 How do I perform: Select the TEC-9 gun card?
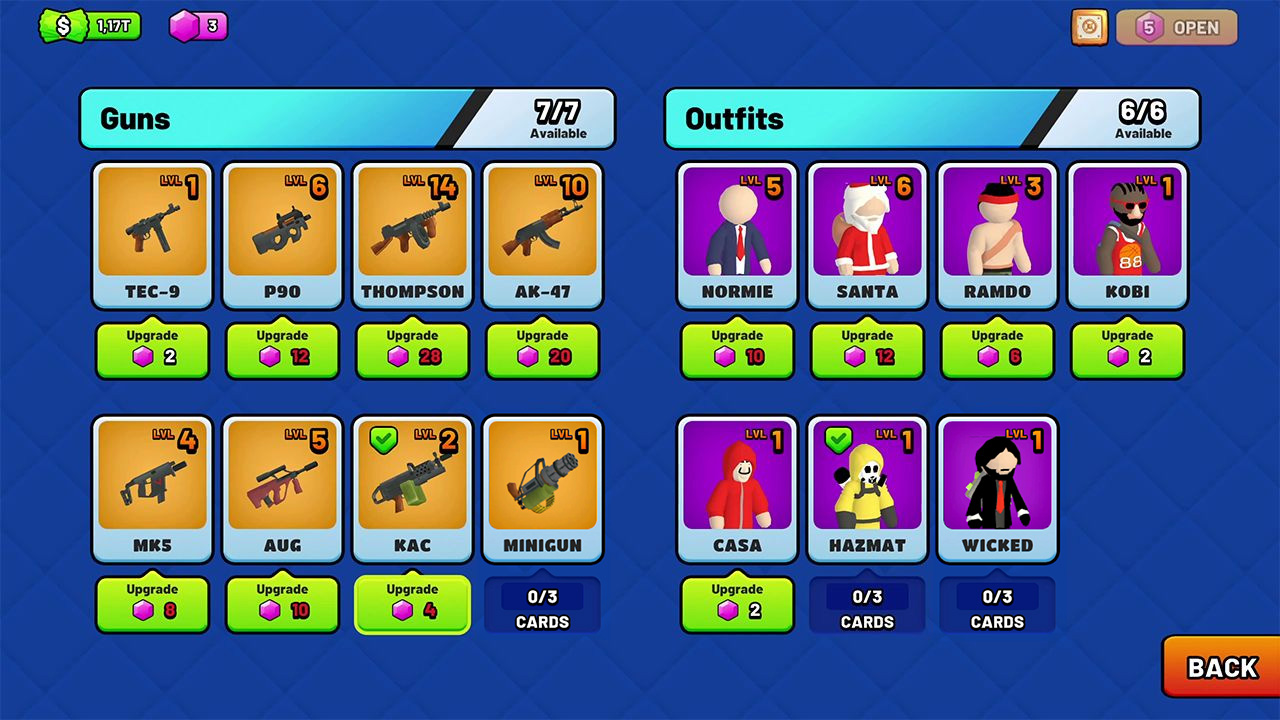(152, 236)
